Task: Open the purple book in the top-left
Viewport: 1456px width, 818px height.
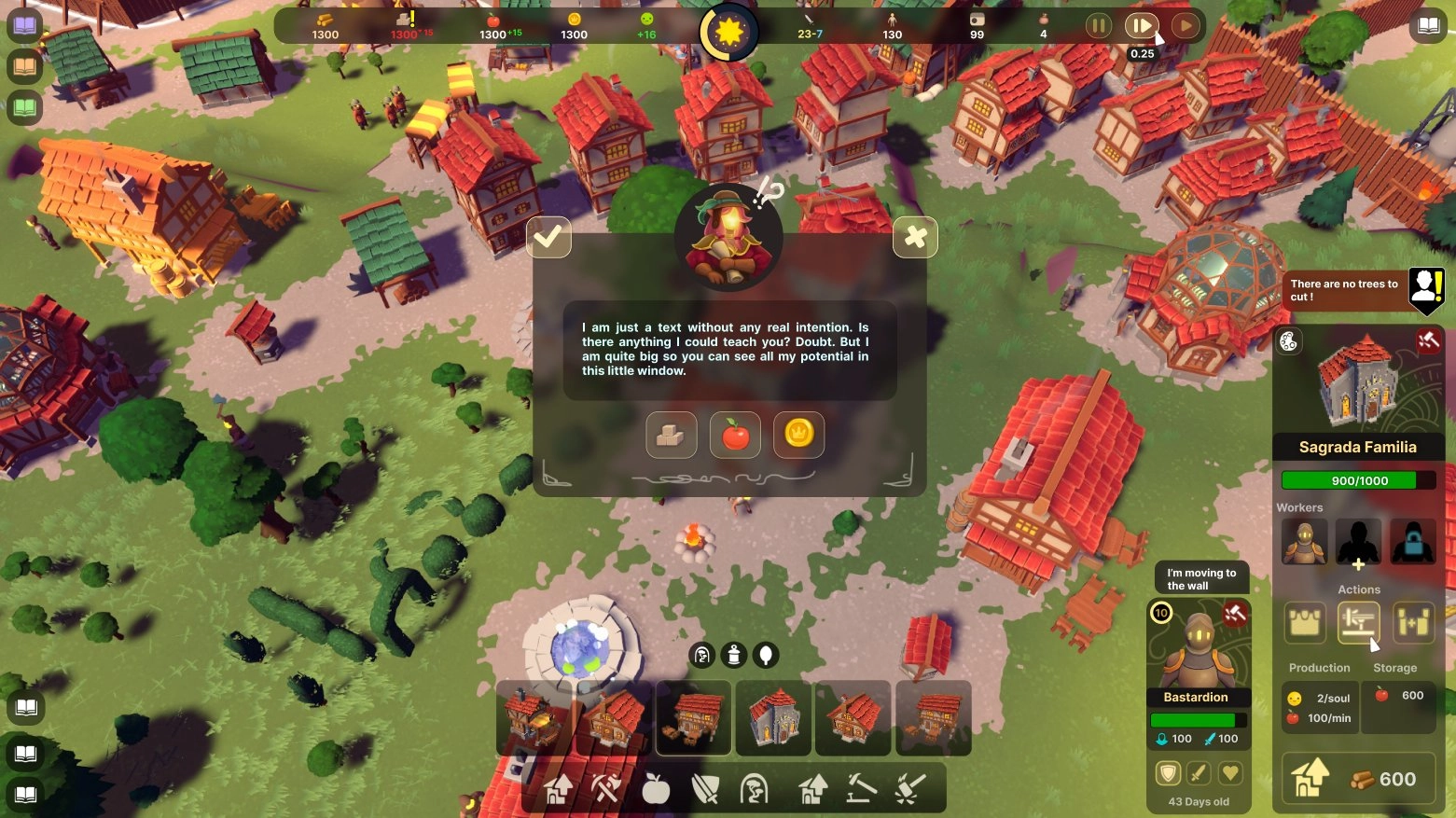Action: click(25, 25)
